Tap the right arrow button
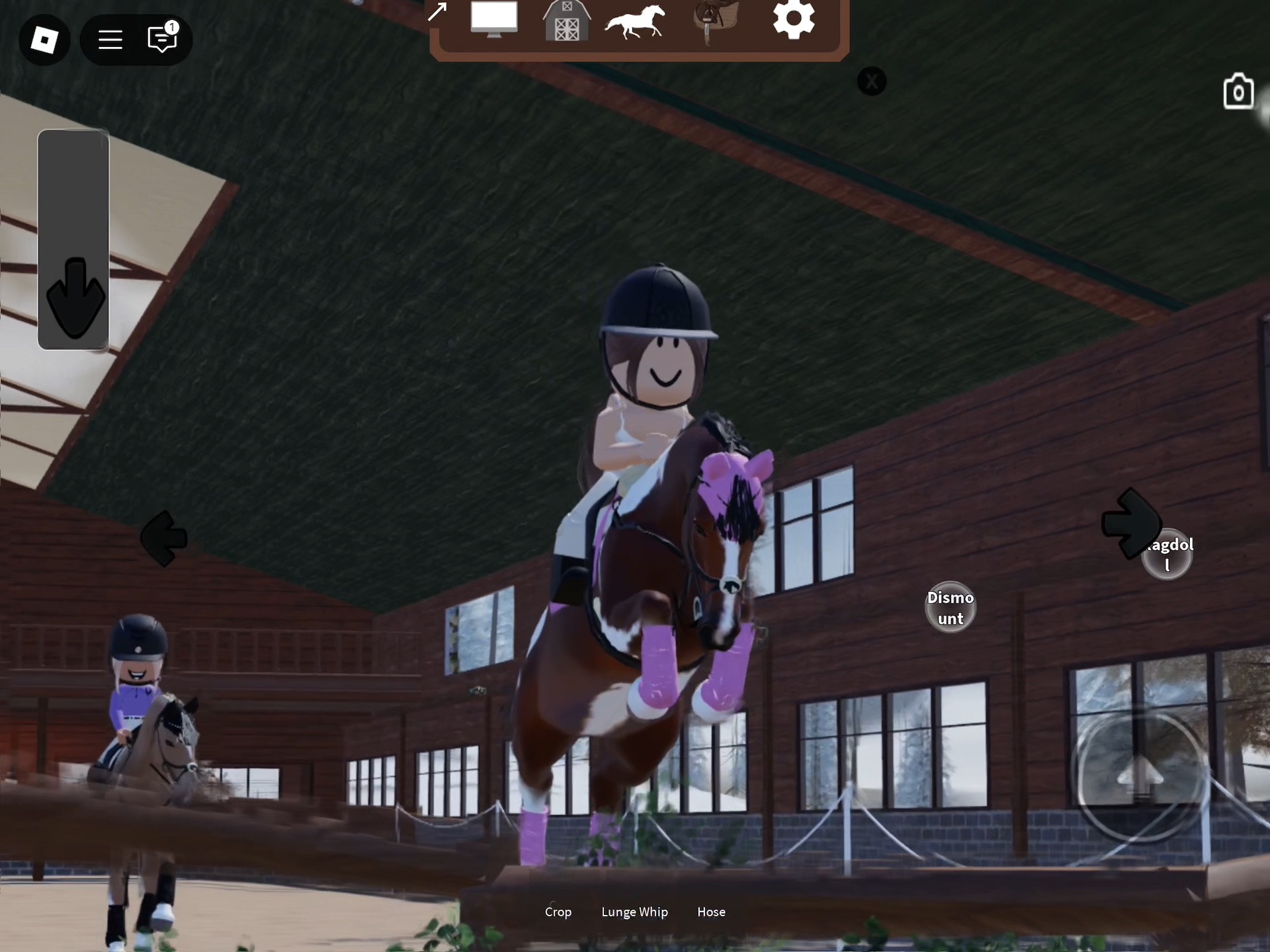 (x=1130, y=524)
